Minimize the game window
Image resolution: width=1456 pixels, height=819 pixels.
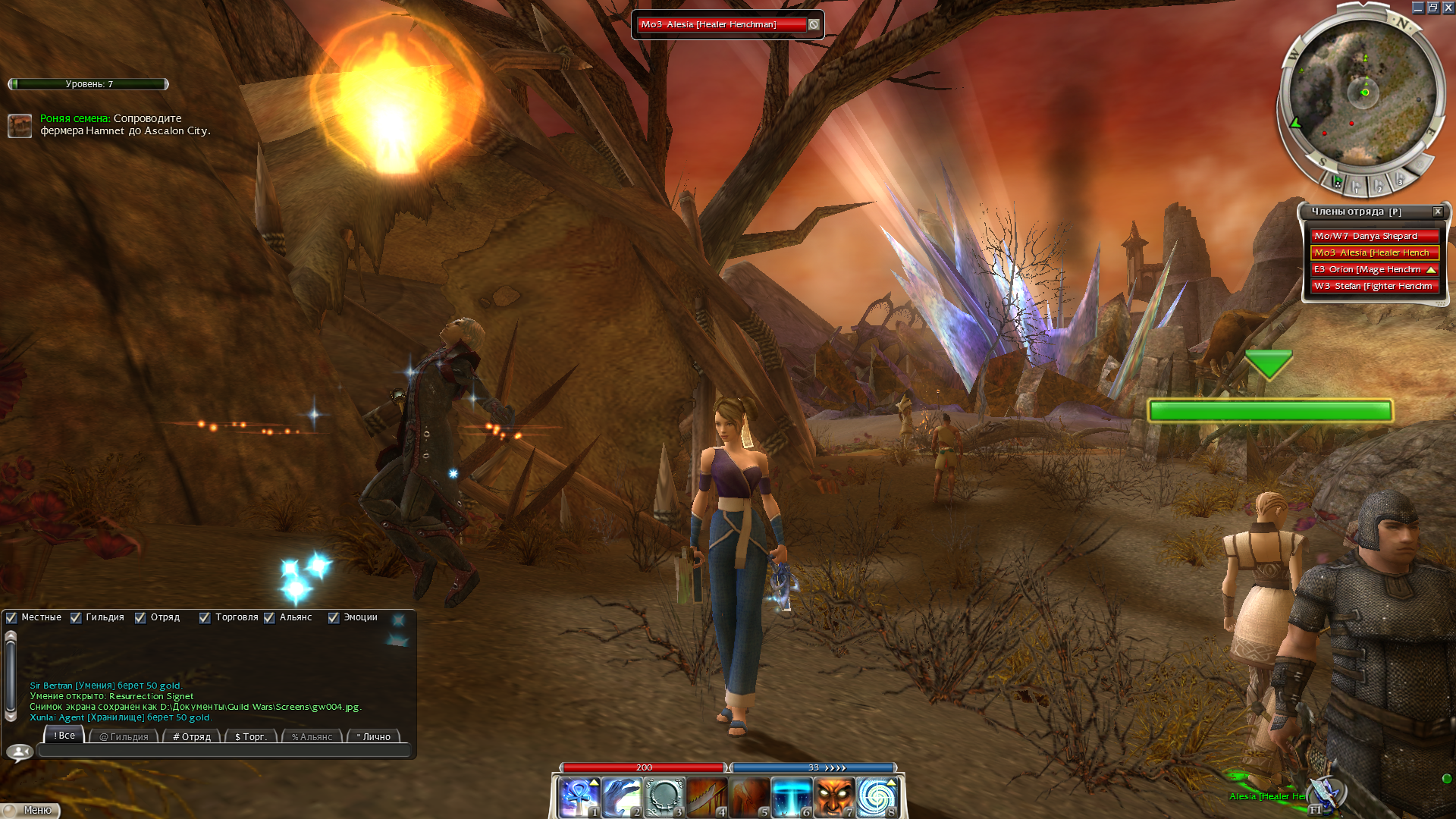1417,8
